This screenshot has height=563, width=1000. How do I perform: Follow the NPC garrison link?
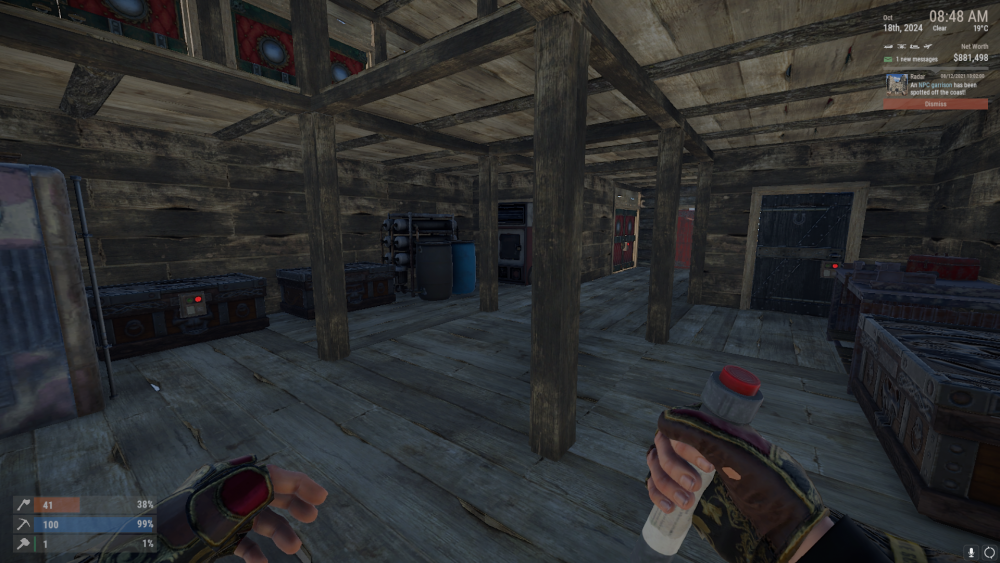tap(935, 85)
